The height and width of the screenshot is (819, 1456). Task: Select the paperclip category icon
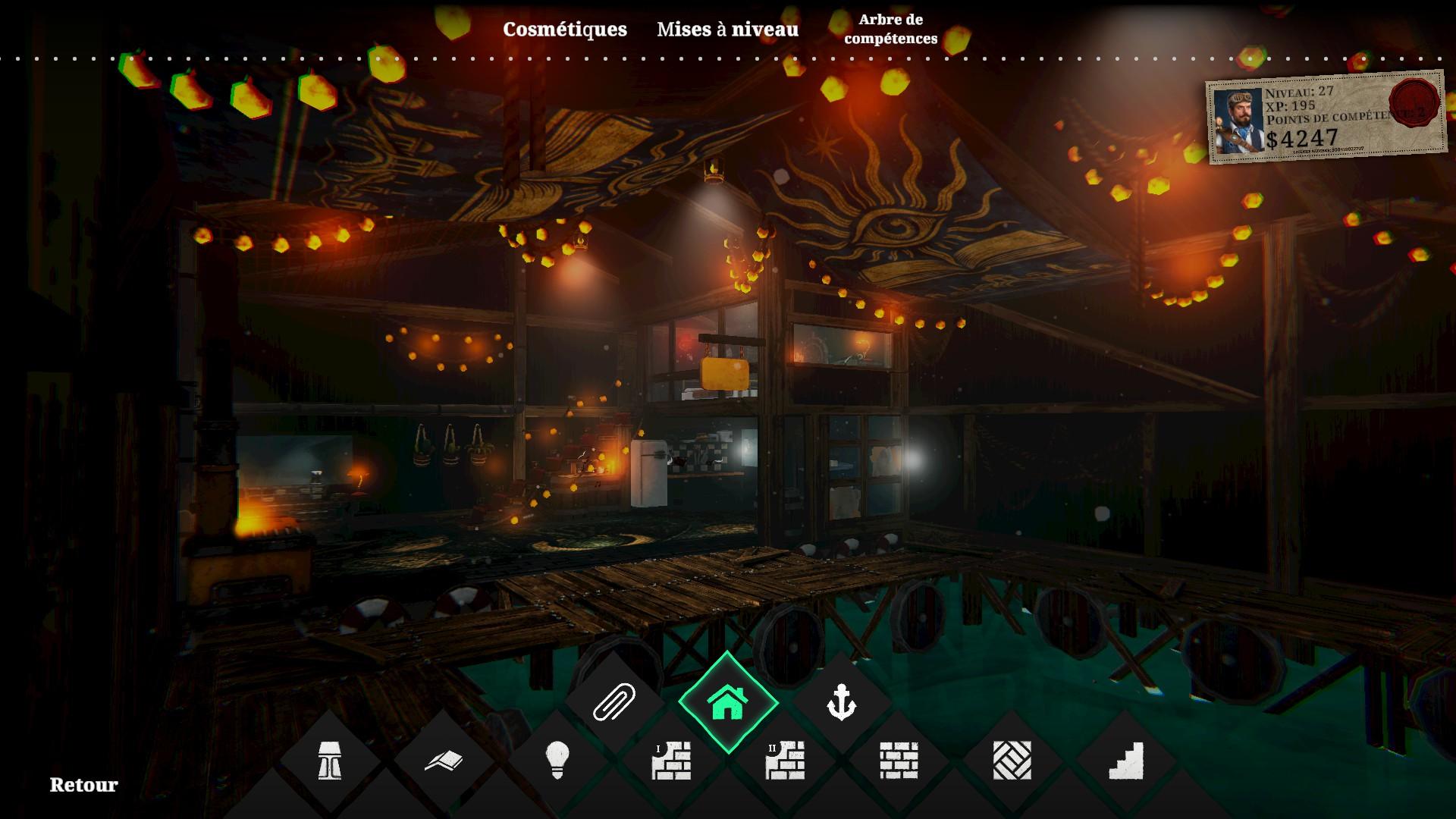click(x=613, y=702)
